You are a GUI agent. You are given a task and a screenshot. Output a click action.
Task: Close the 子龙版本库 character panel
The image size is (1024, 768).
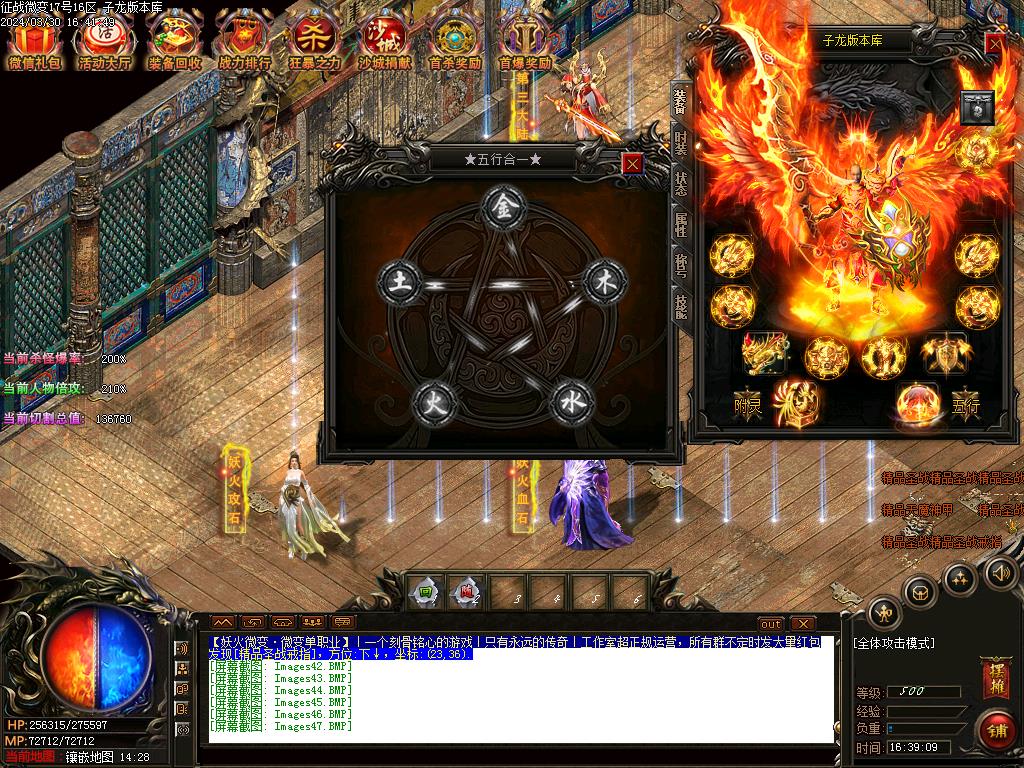point(994,43)
